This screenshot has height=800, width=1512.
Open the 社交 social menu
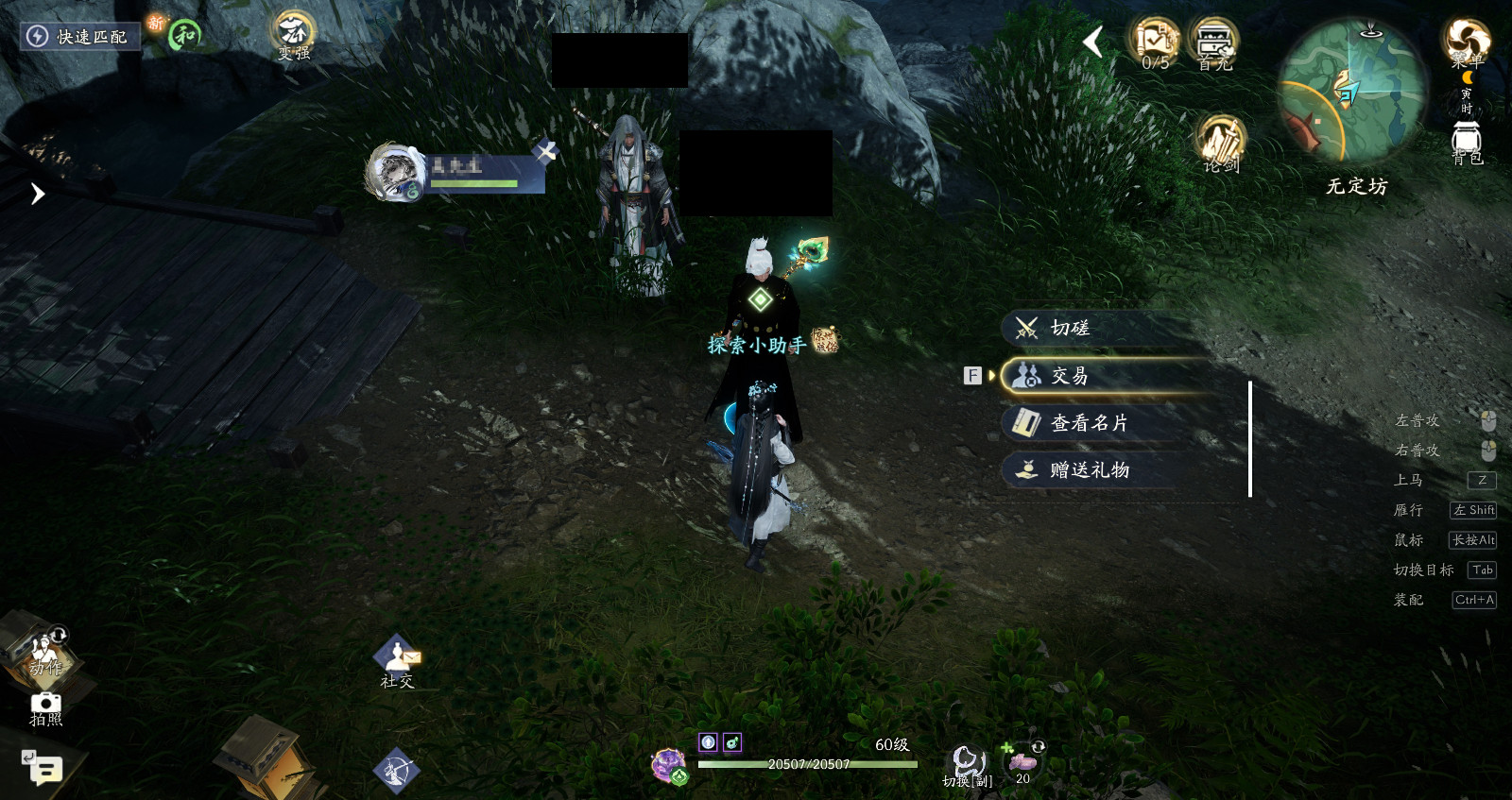(x=397, y=661)
